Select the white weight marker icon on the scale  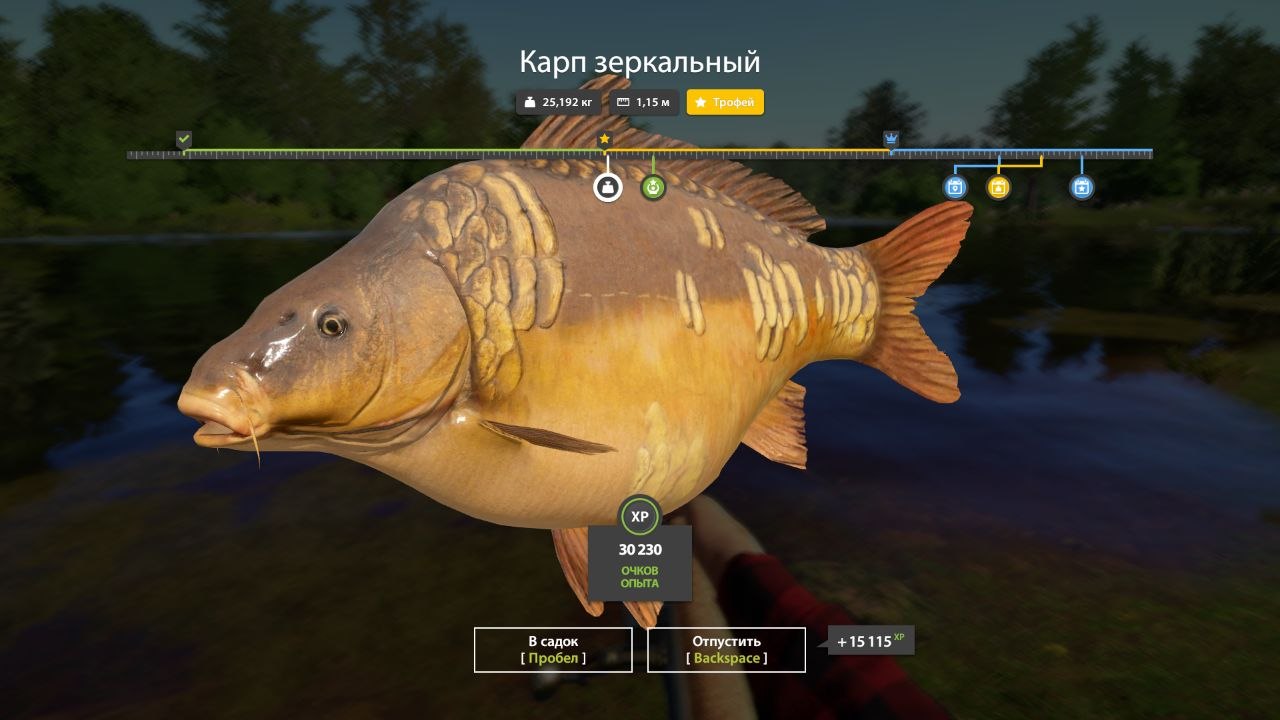pyautogui.click(x=606, y=186)
